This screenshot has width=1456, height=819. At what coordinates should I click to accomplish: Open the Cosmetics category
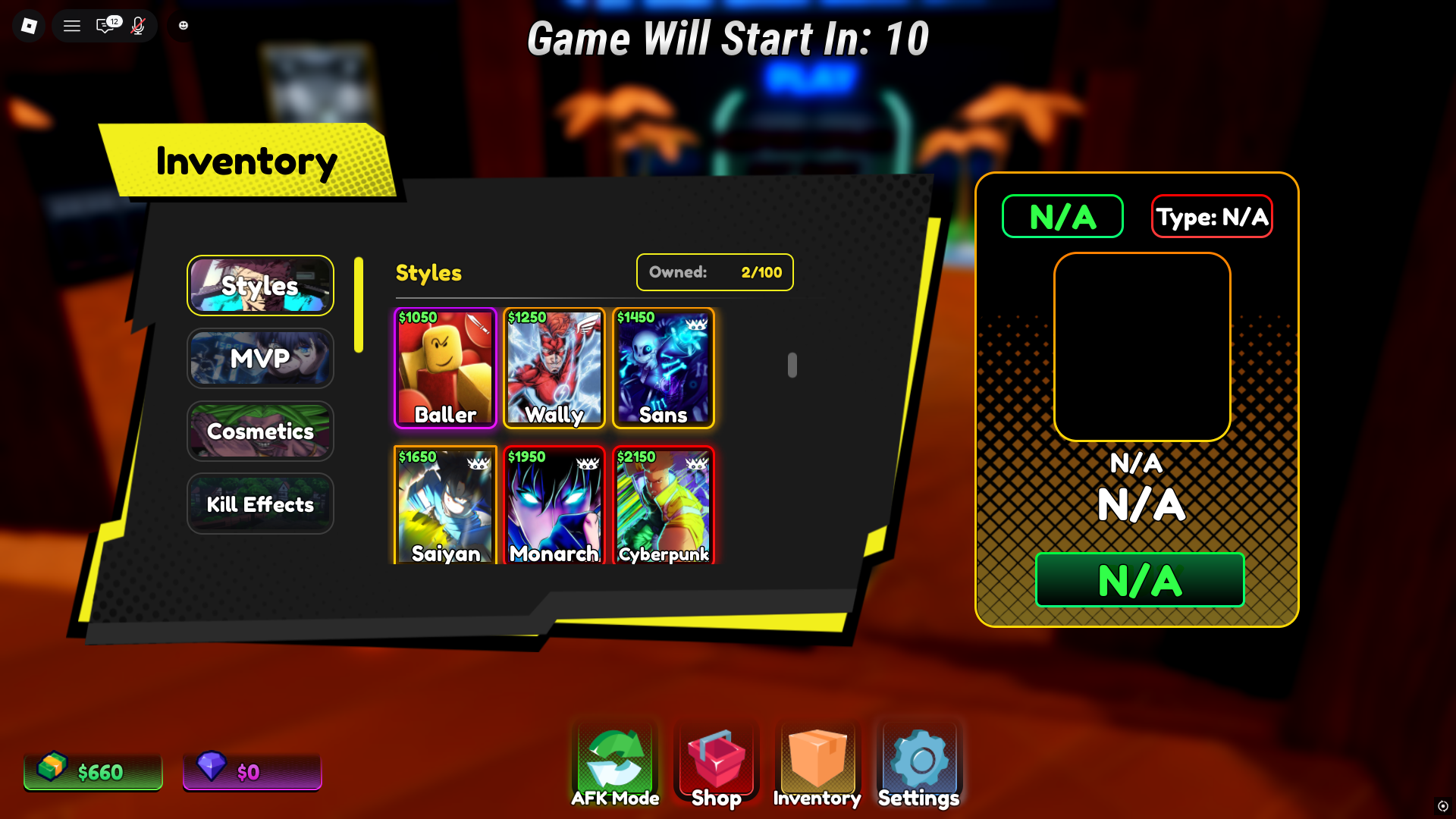pos(260,431)
